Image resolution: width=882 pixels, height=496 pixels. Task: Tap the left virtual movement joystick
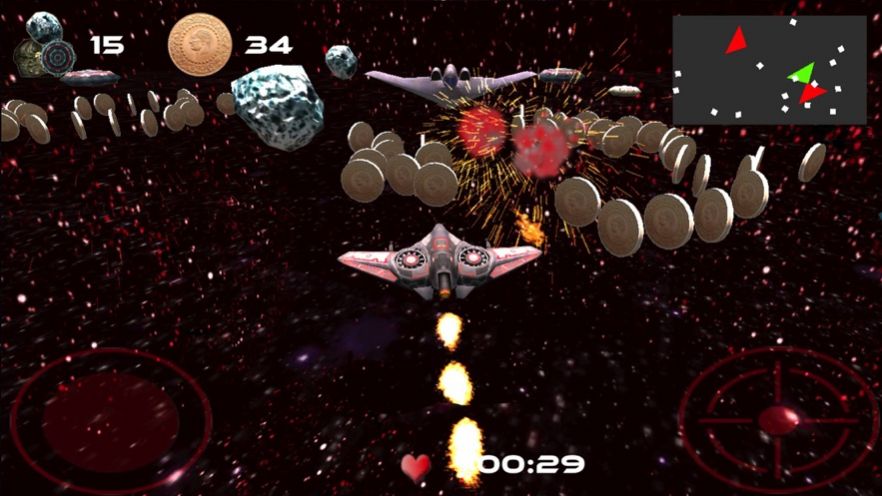click(x=110, y=418)
